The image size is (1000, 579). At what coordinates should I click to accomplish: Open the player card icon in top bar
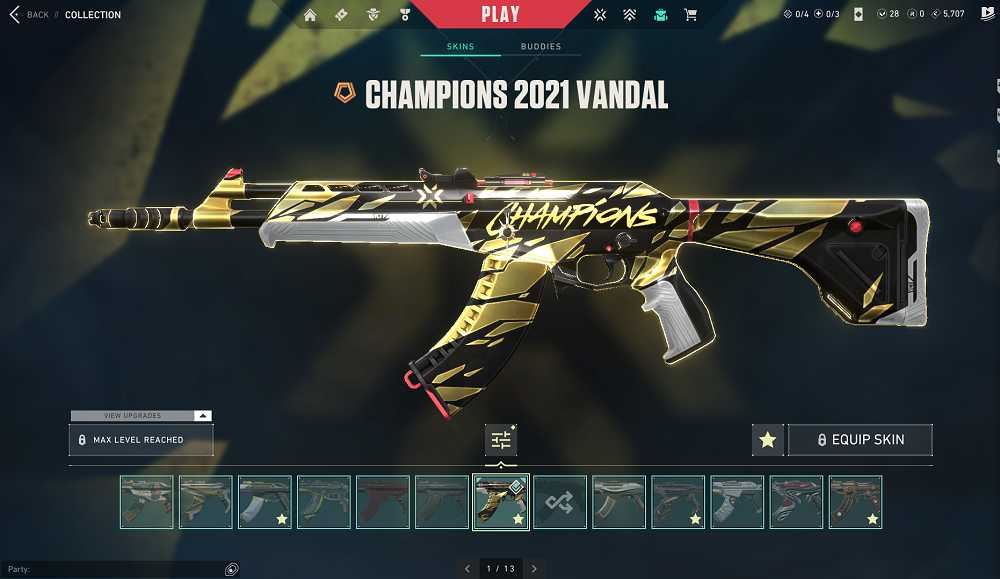pyautogui.click(x=855, y=15)
